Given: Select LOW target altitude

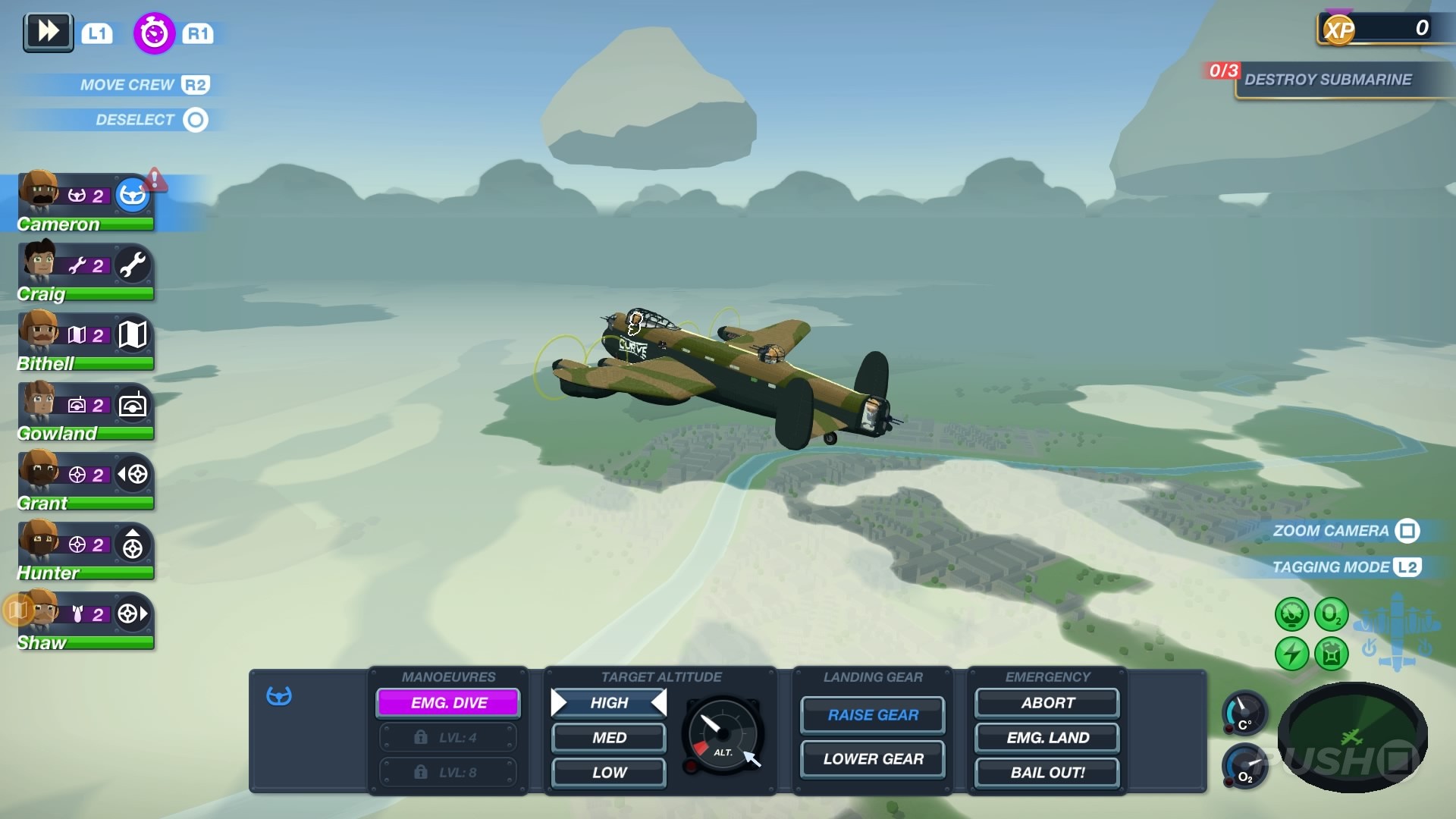Looking at the screenshot, I should point(607,772).
